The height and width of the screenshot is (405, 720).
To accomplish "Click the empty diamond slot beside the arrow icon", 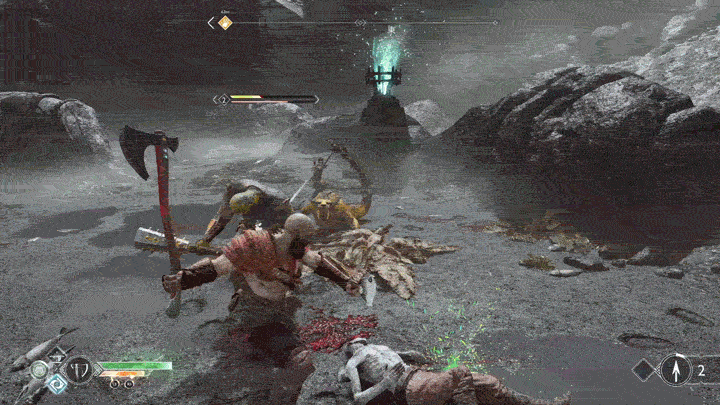I will click(x=643, y=370).
